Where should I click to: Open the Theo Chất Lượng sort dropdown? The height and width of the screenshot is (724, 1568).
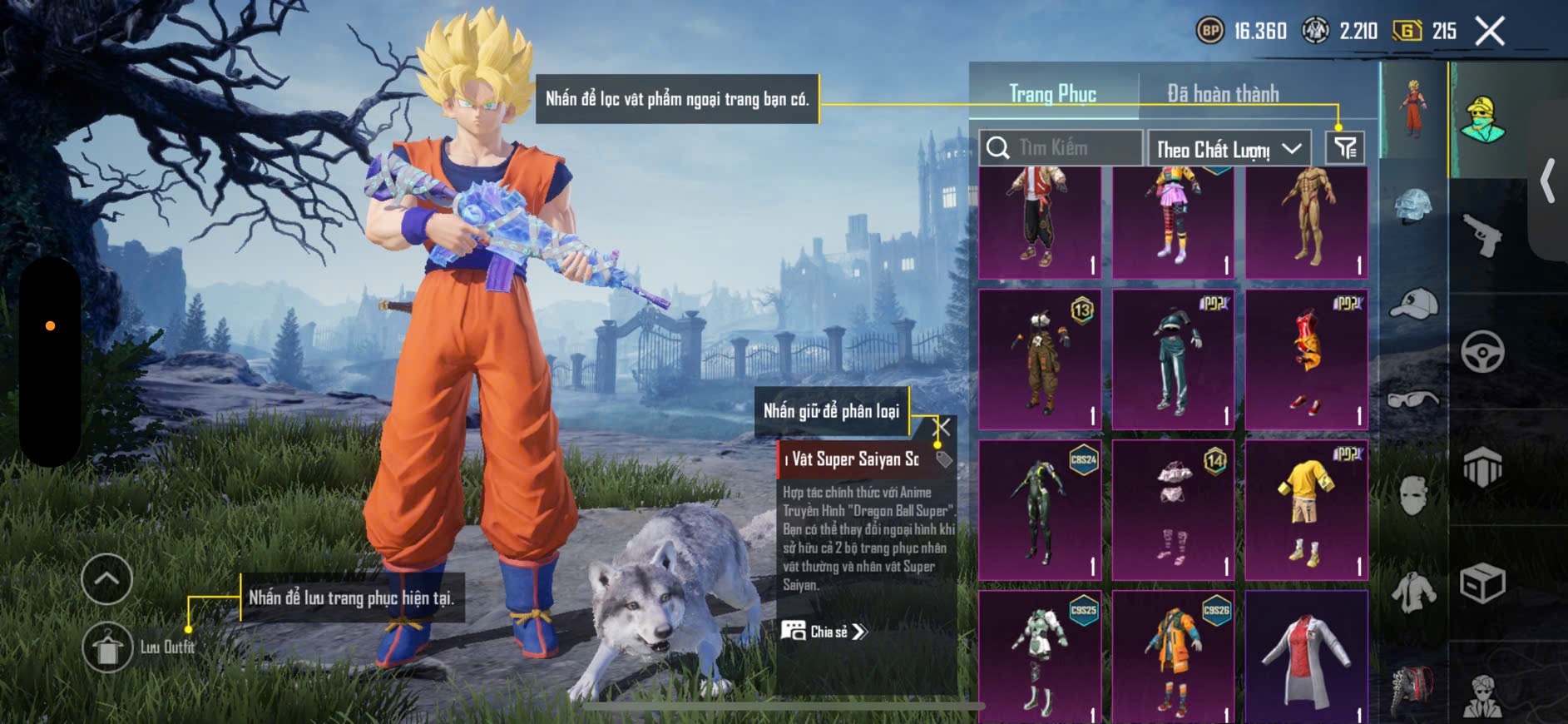point(1229,149)
